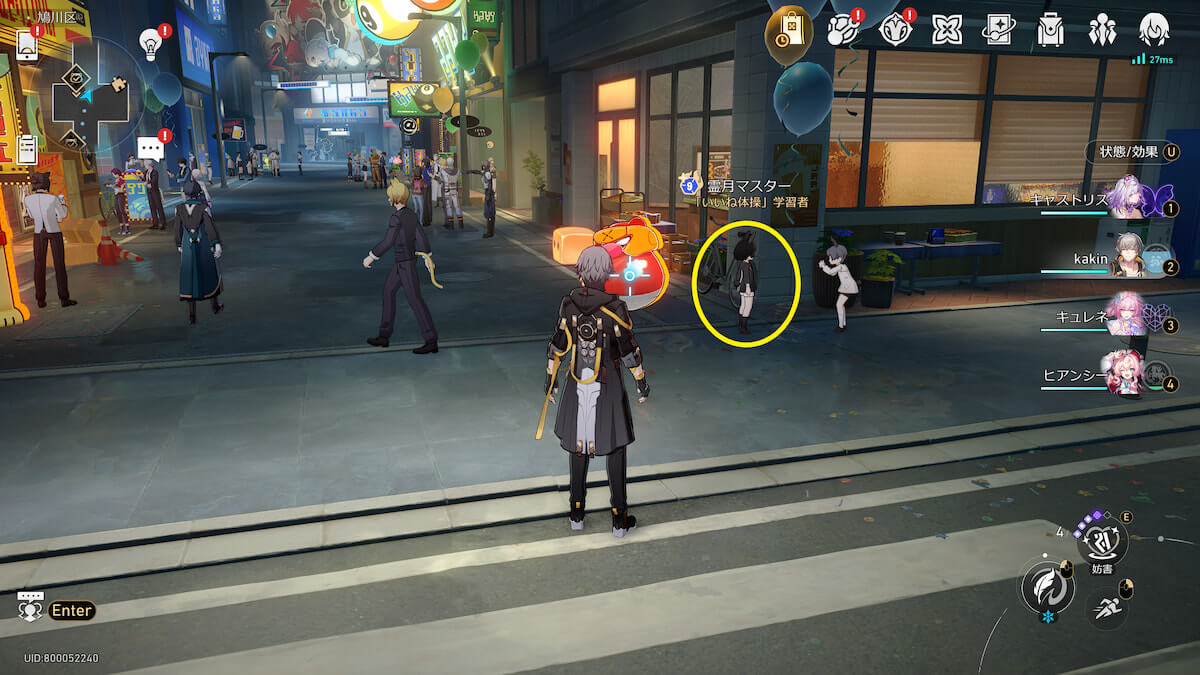The height and width of the screenshot is (675, 1200).
Task: Click the lightbulb tutorial tips icon
Action: (x=151, y=43)
